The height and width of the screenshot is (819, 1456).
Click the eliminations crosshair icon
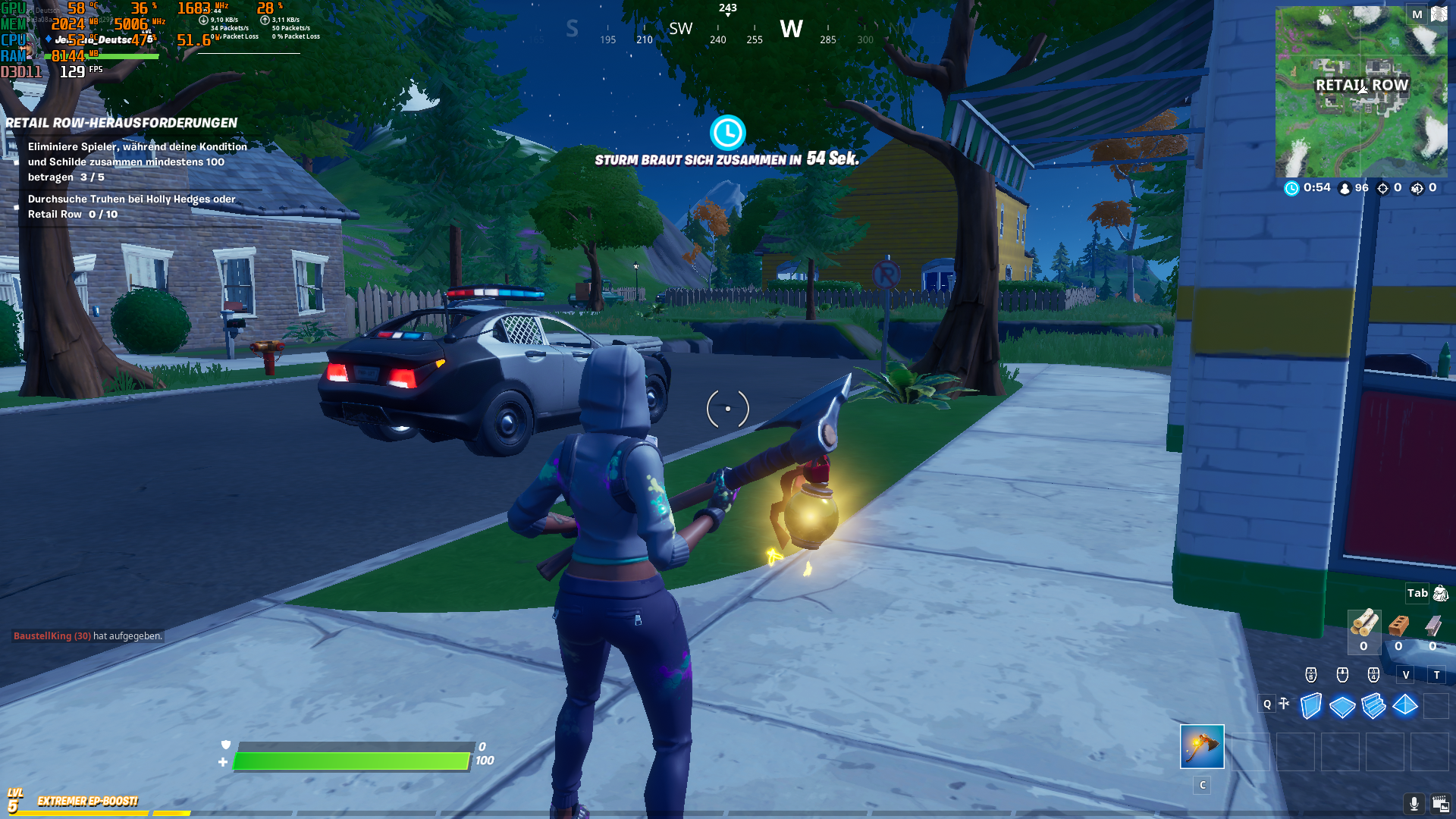pos(1383,187)
